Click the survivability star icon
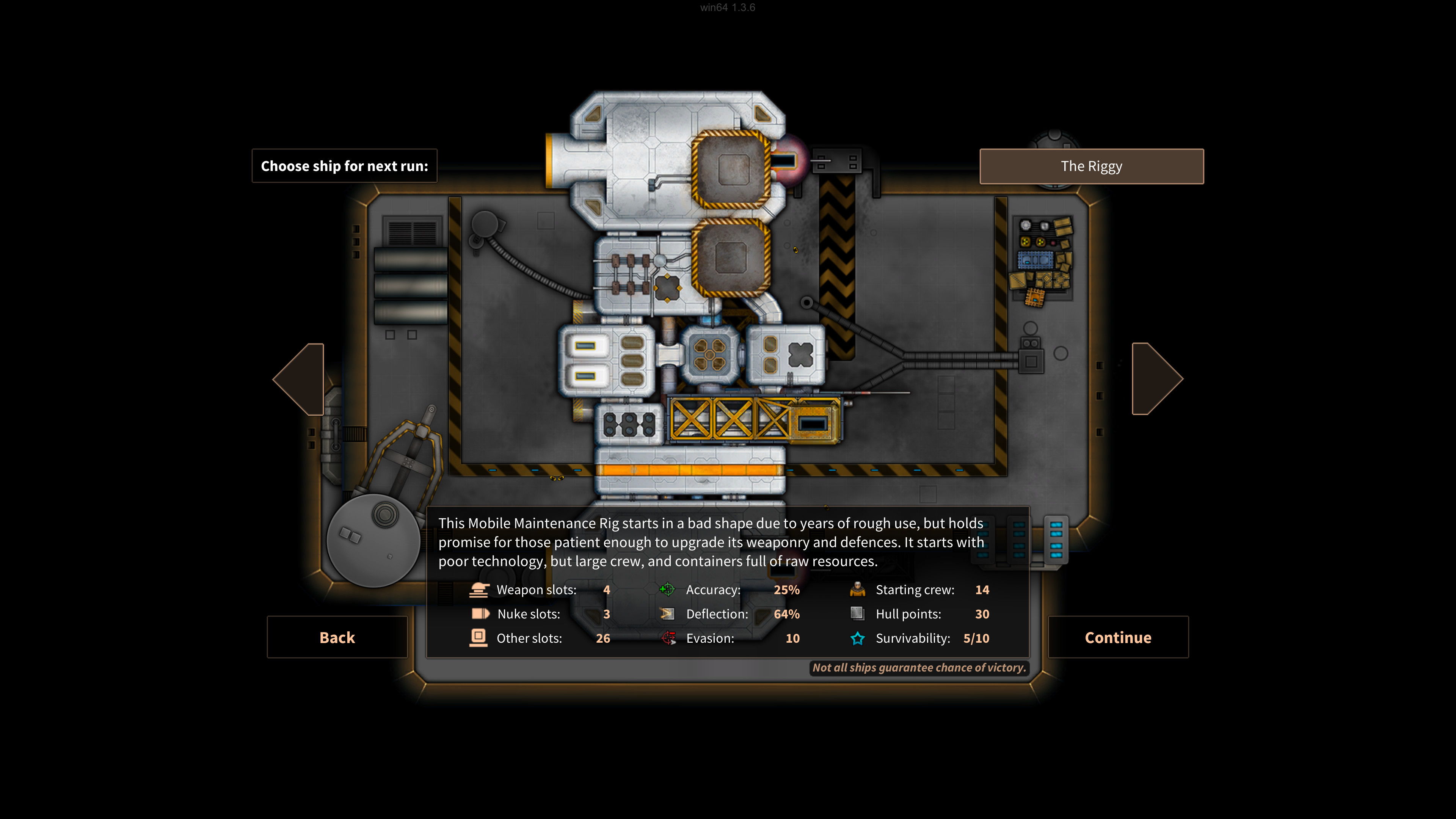The height and width of the screenshot is (819, 1456). coord(857,638)
